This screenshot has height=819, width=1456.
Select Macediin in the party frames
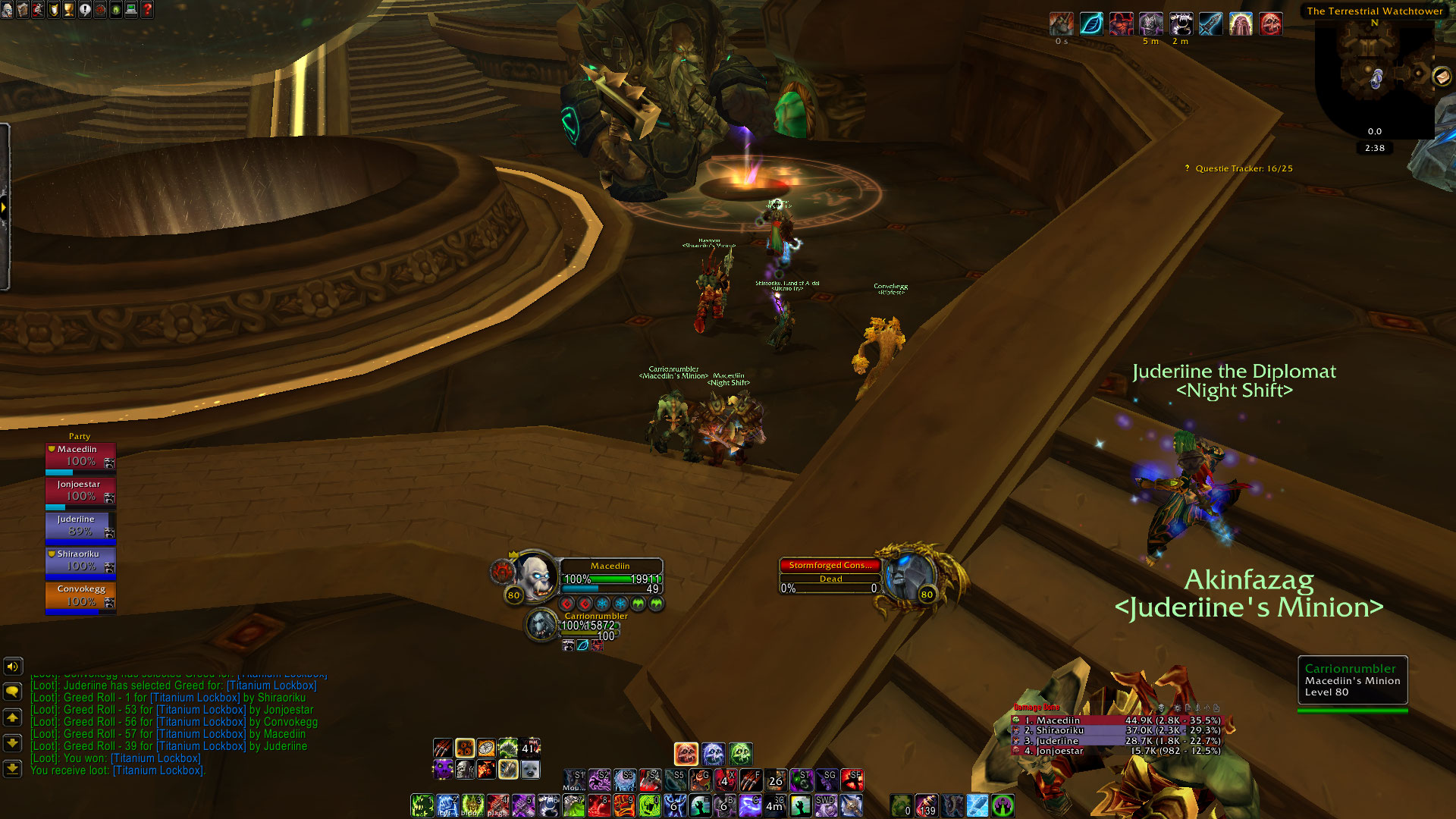(x=80, y=457)
